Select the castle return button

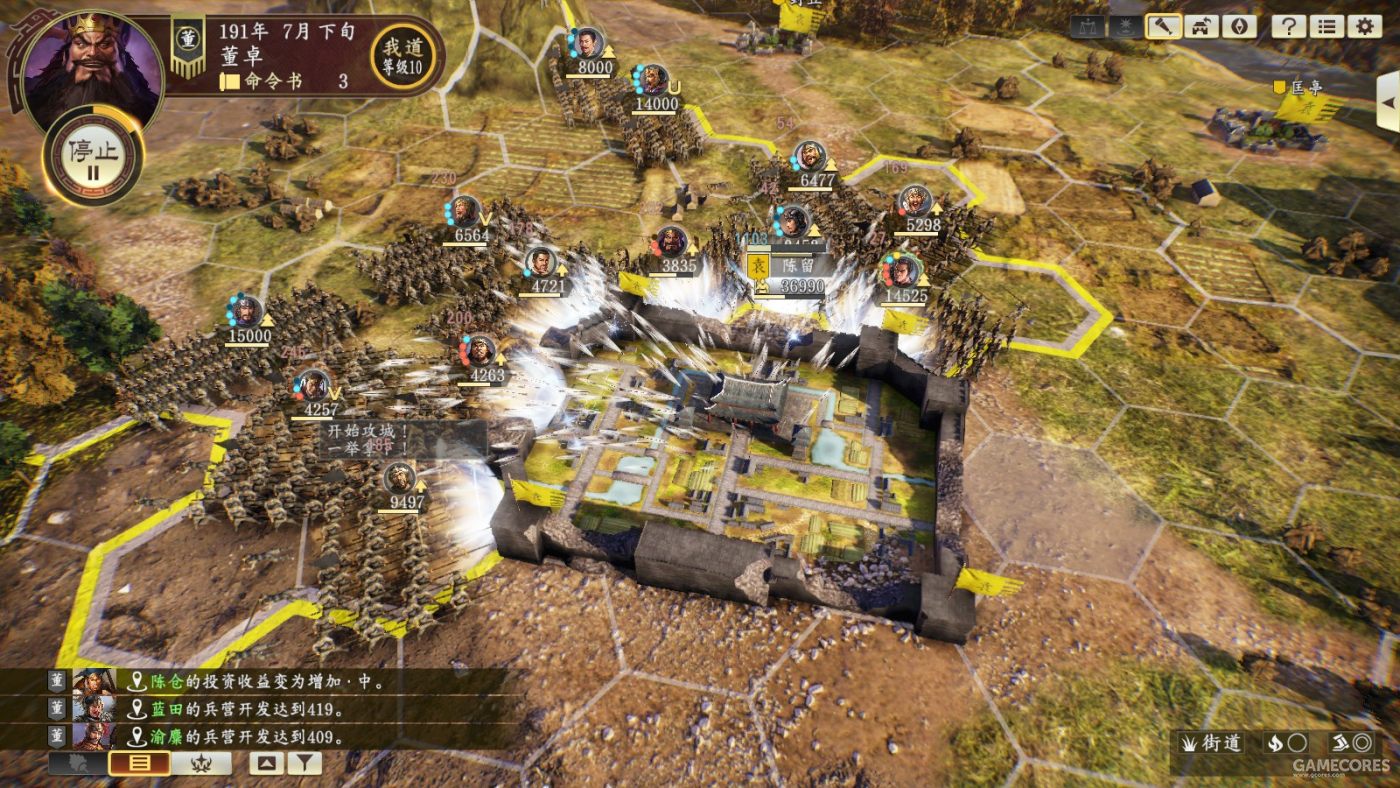1202,26
